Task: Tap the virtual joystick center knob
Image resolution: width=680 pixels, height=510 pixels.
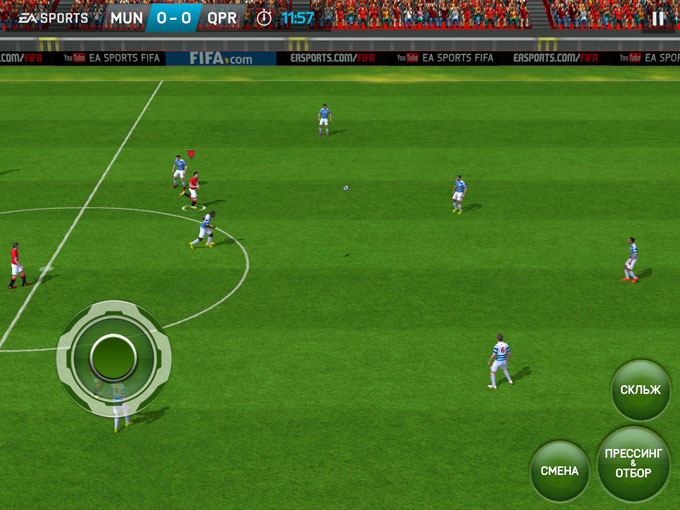Action: (113, 354)
